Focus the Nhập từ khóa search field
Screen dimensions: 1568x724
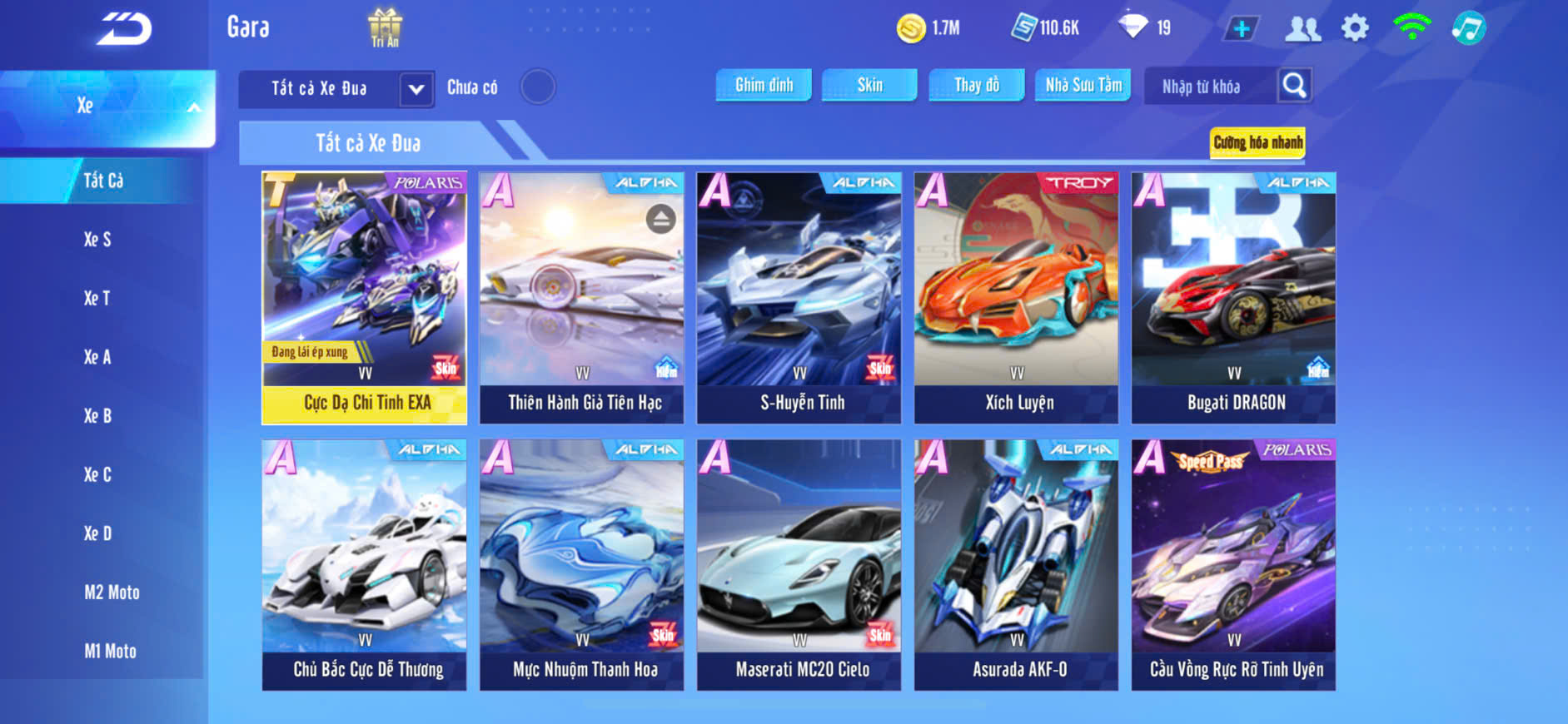click(1207, 87)
